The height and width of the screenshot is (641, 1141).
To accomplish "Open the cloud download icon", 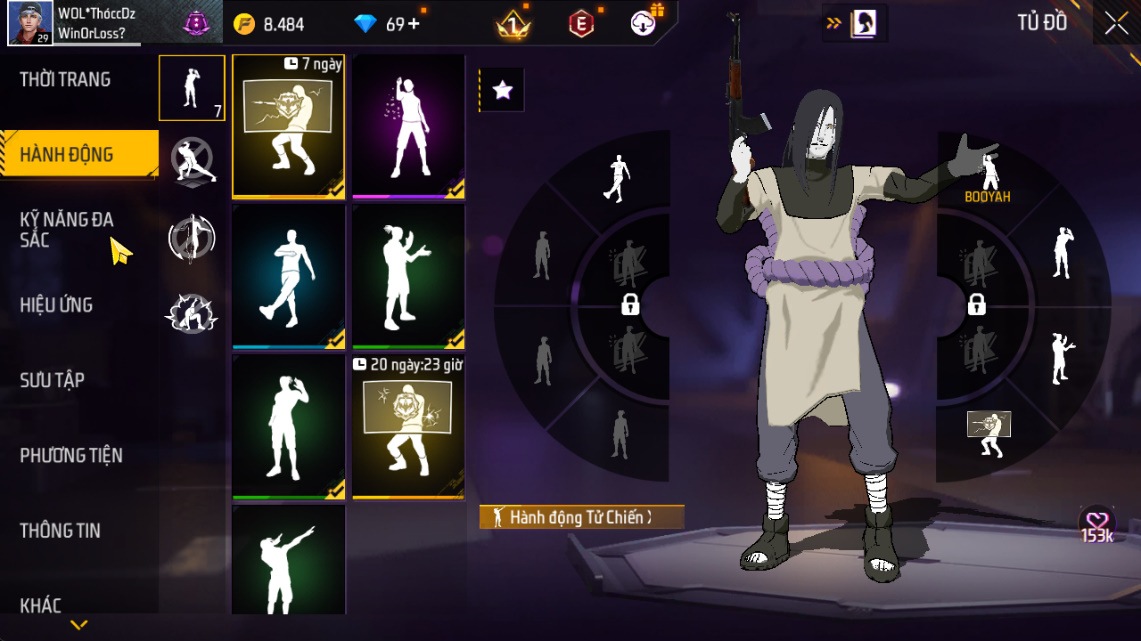I will (644, 23).
